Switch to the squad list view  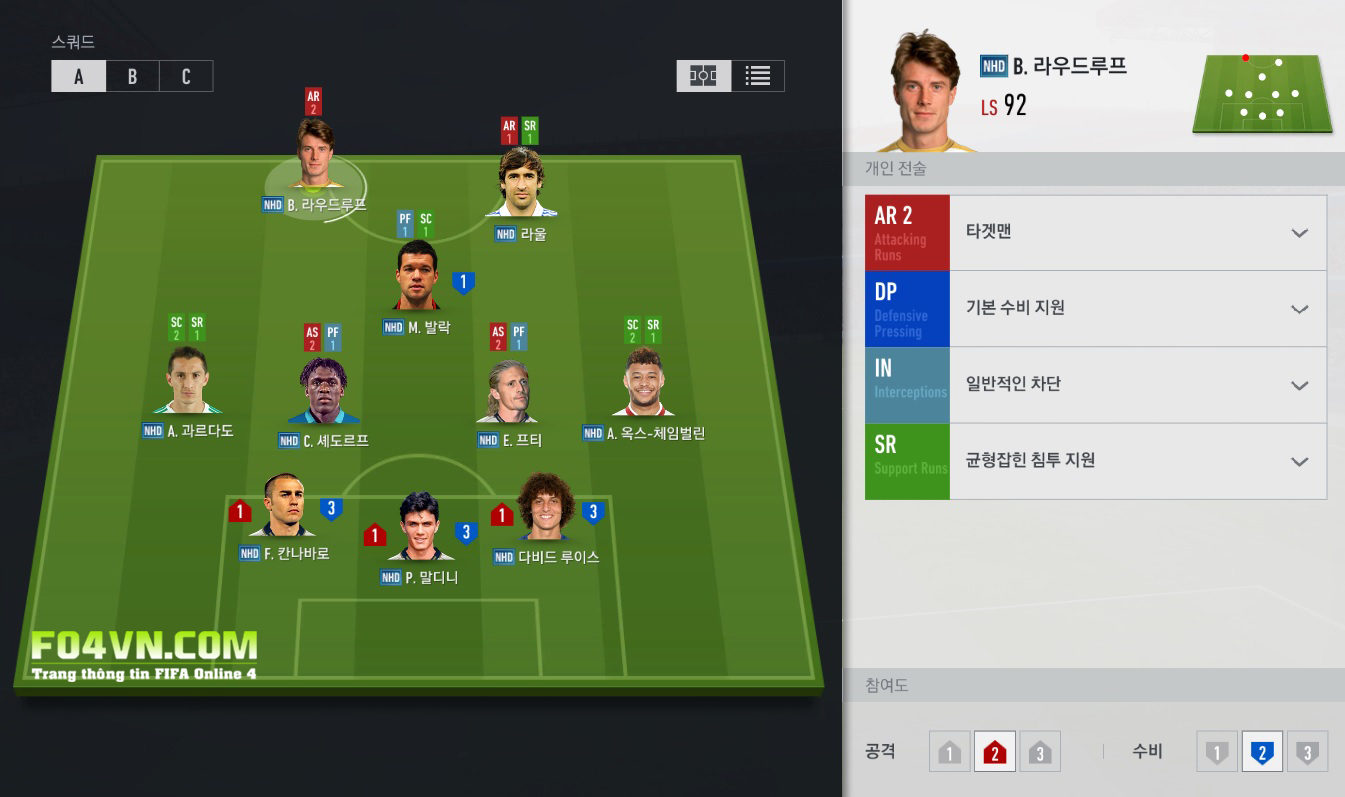point(758,76)
